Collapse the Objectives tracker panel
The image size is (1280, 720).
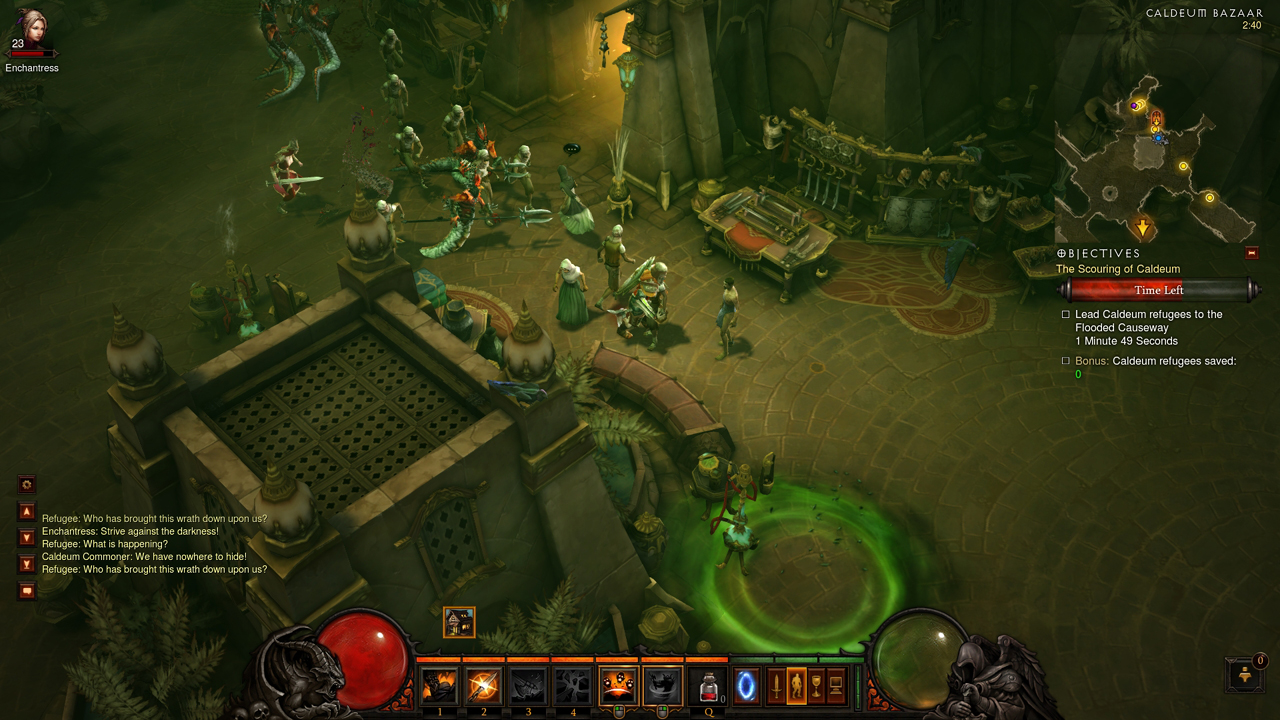tap(1251, 253)
